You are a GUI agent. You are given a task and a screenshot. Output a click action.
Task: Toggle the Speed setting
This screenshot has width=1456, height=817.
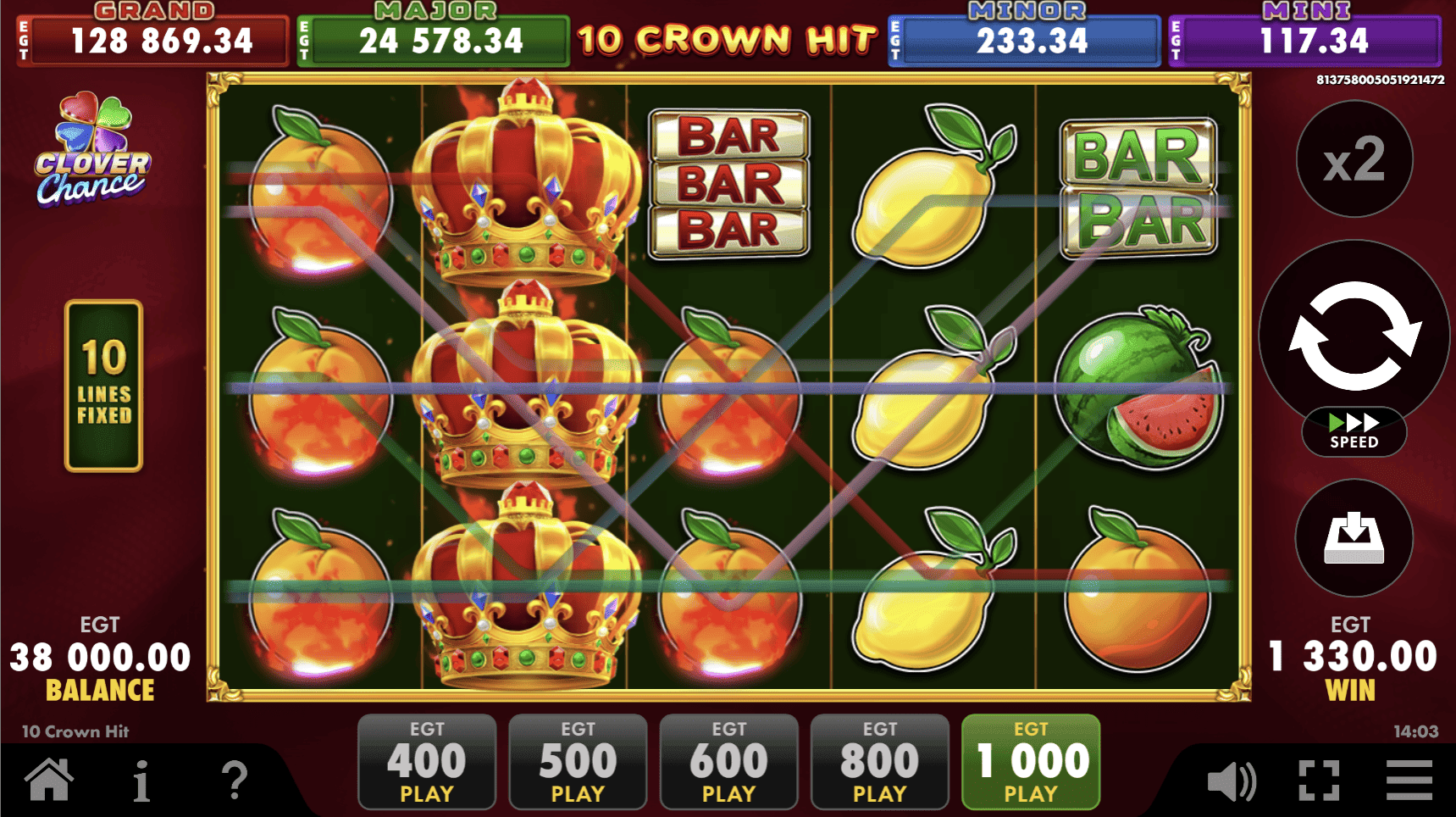click(x=1354, y=432)
